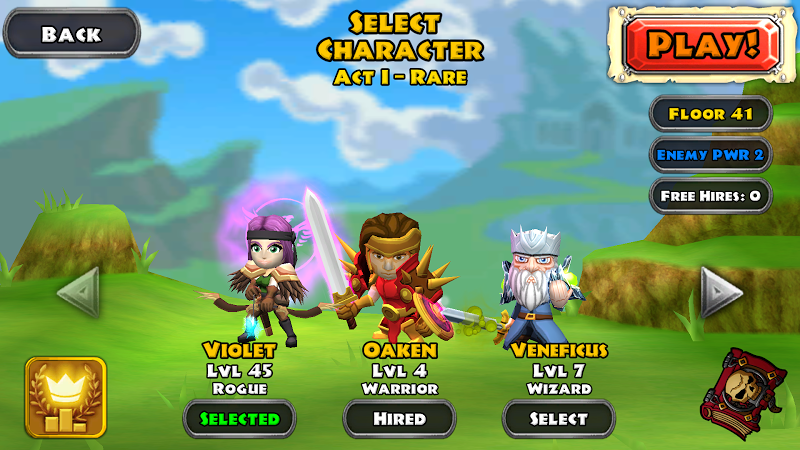Show the previous characters with left arrow
Image resolution: width=800 pixels, height=450 pixels.
(77, 292)
